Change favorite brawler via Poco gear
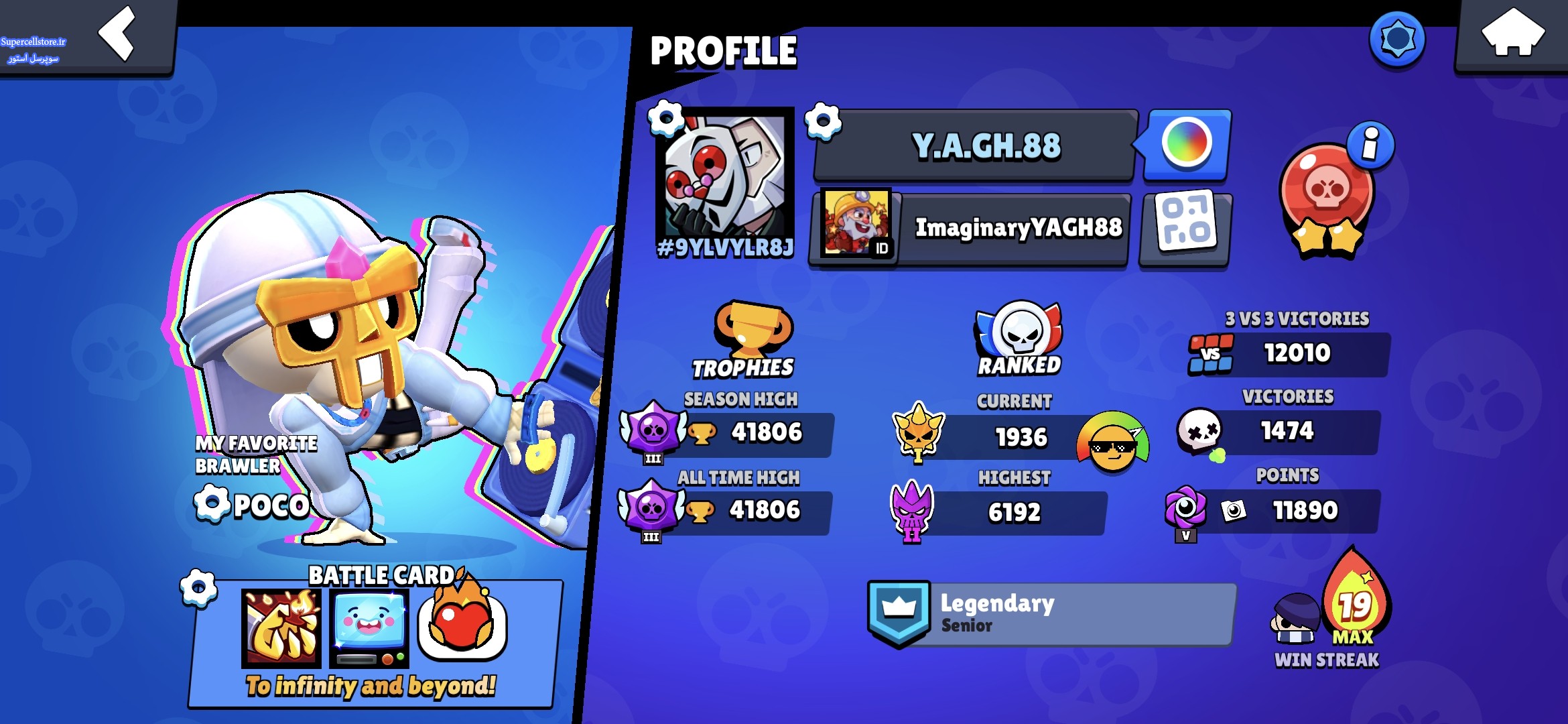Screen dimensions: 1568x724 (212, 504)
